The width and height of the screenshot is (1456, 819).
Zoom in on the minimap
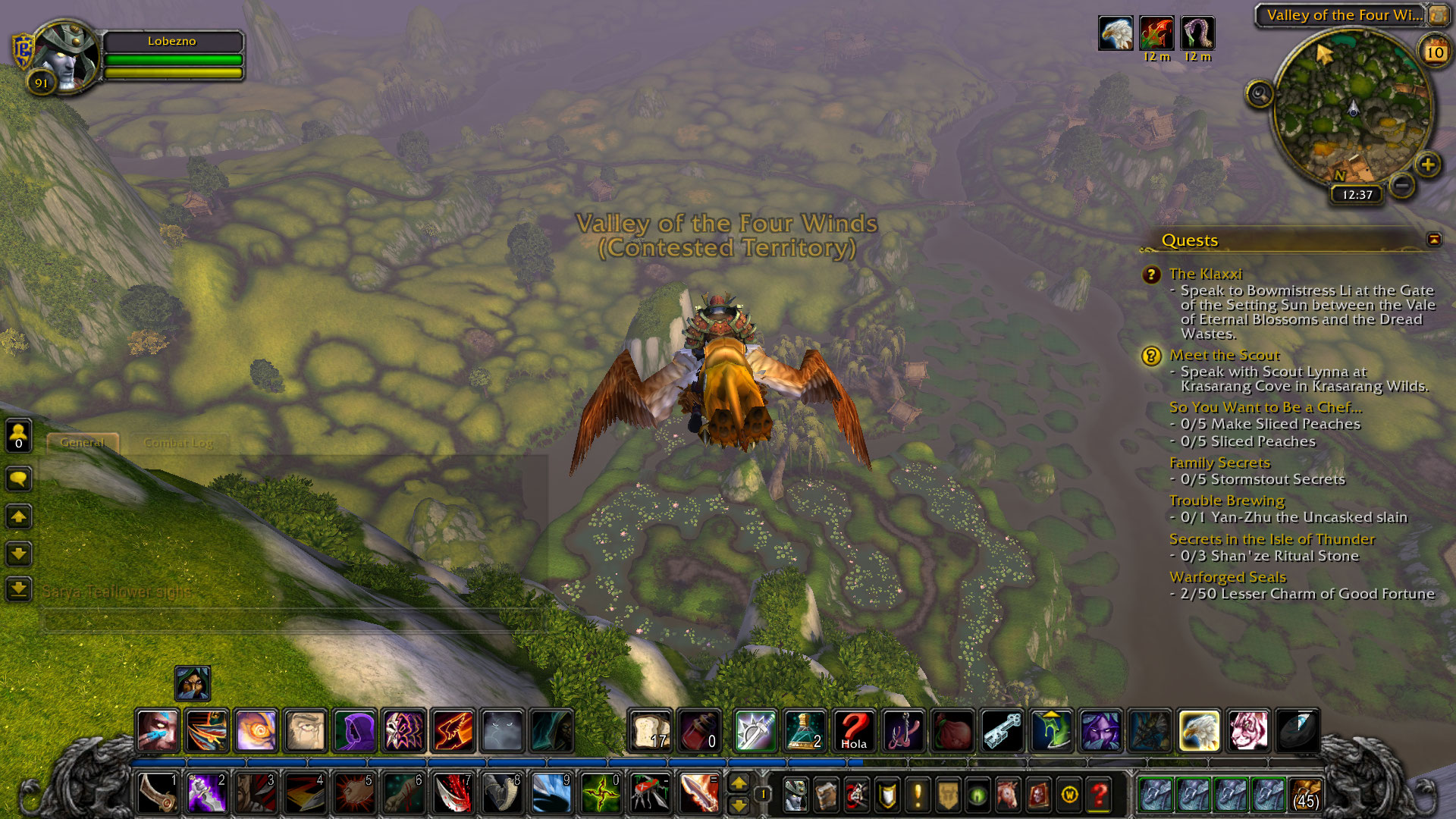pyautogui.click(x=1428, y=165)
